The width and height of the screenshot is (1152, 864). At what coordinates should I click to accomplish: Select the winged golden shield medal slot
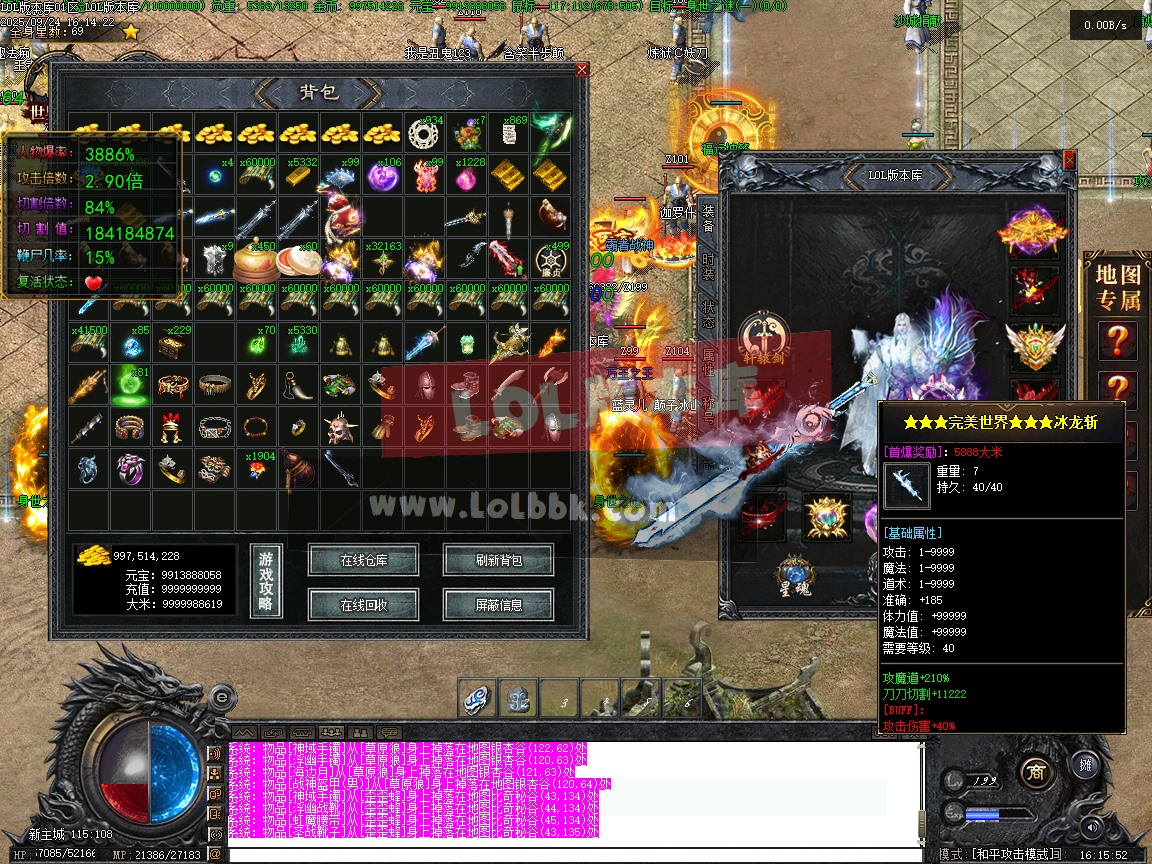click(1034, 343)
